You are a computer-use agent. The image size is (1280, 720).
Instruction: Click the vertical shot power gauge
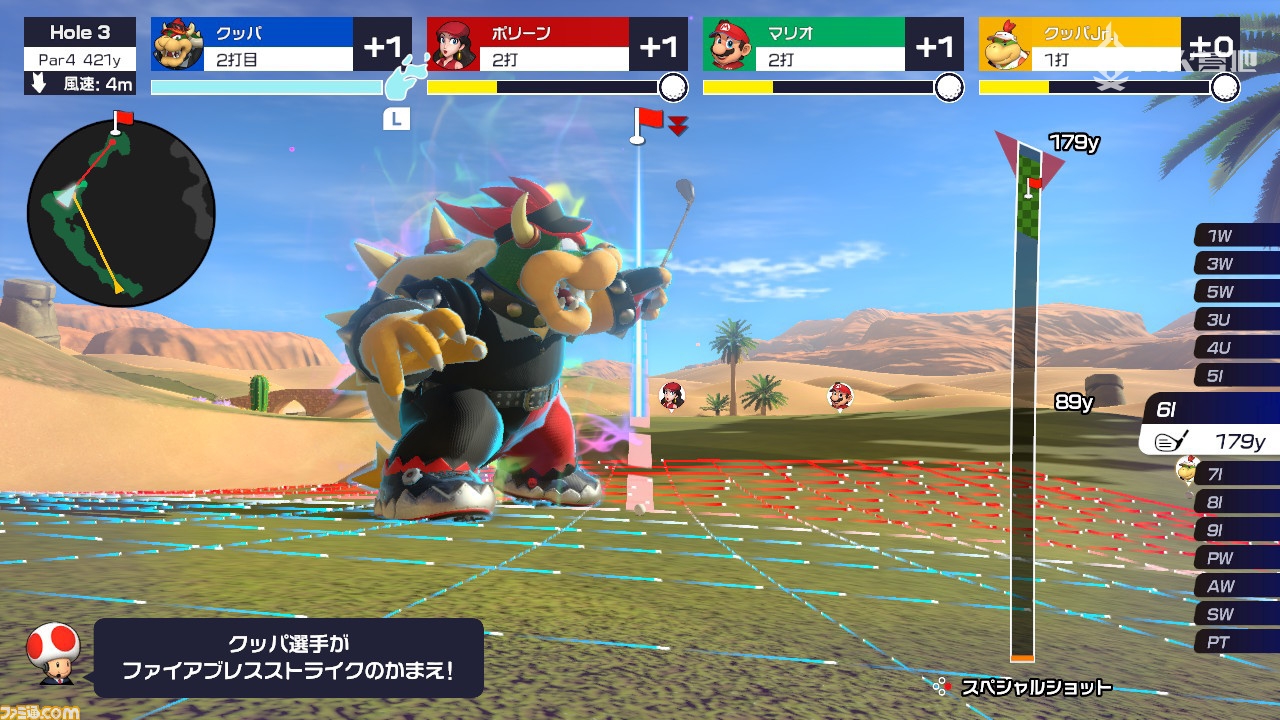click(1023, 420)
